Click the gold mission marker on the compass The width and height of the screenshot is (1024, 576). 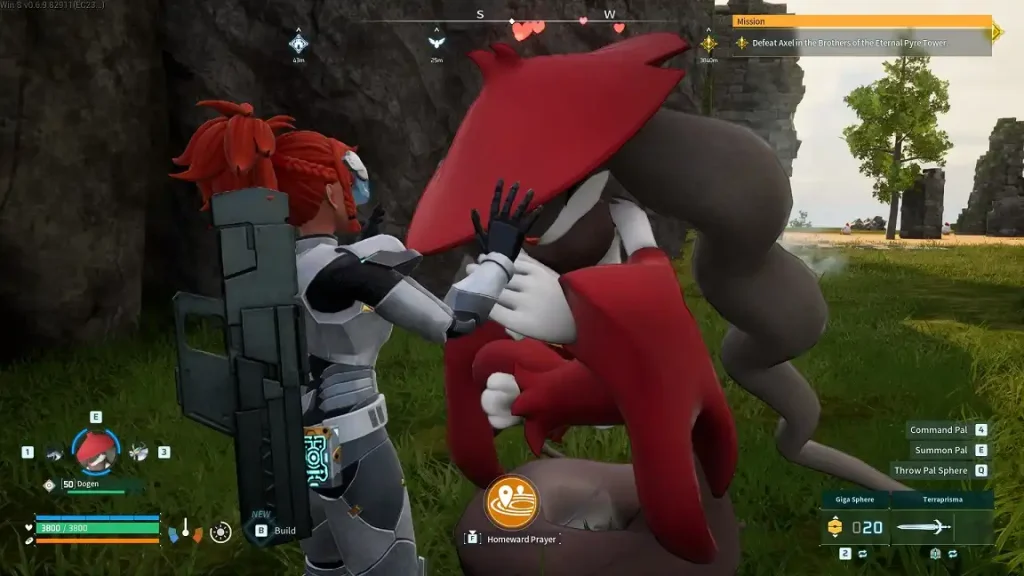tap(708, 44)
